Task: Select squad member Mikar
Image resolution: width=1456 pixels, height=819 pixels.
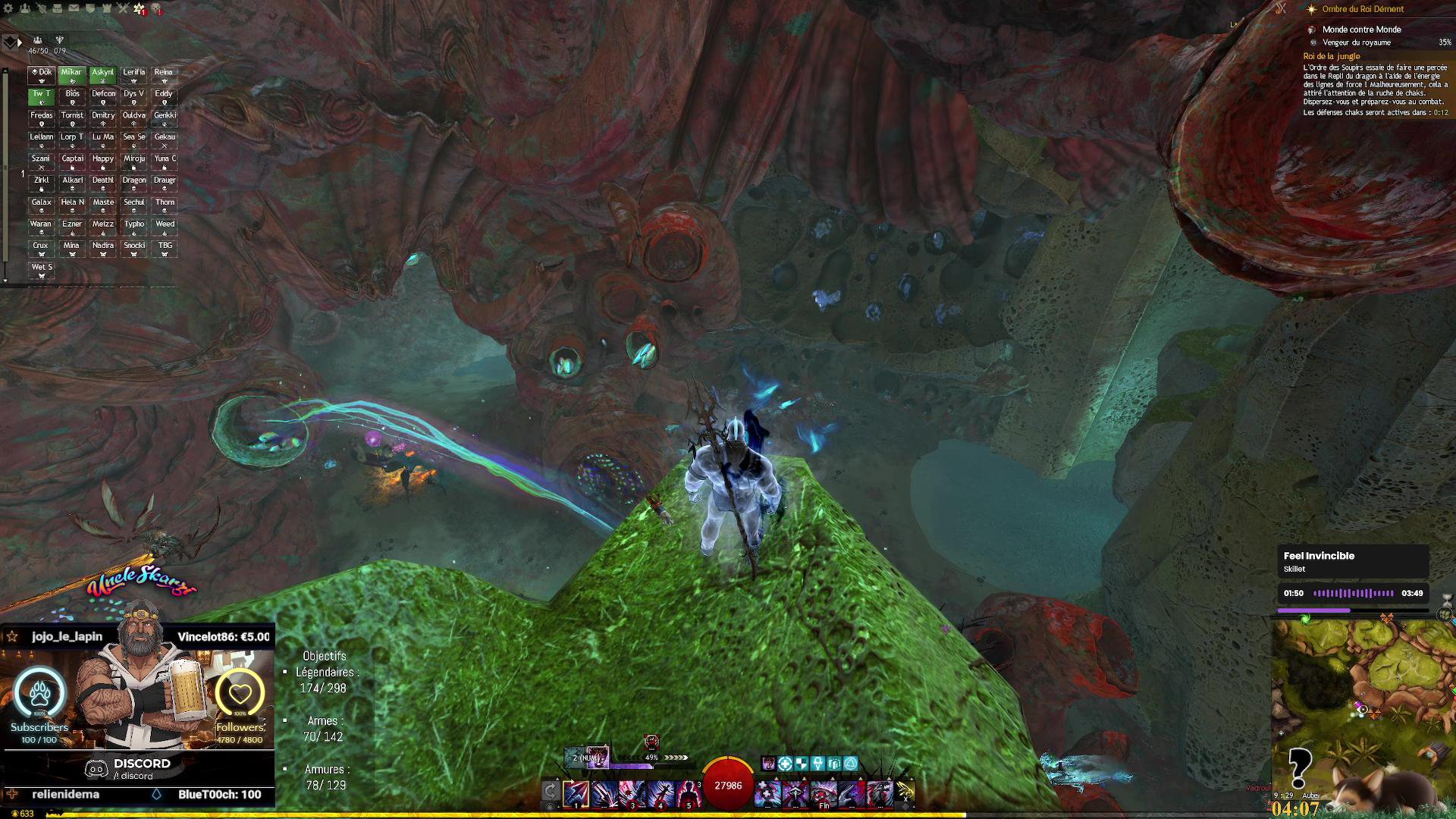Action: (72, 75)
